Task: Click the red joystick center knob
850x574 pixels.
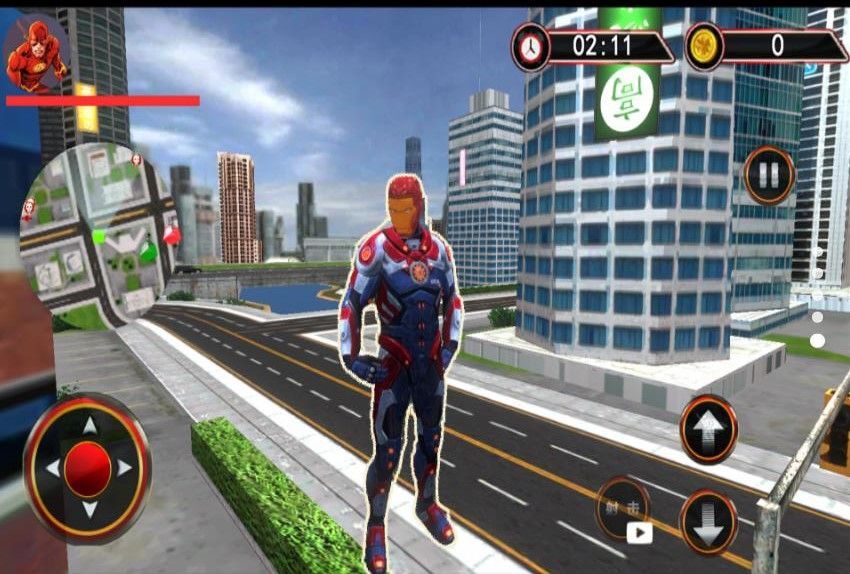Action: pos(88,469)
